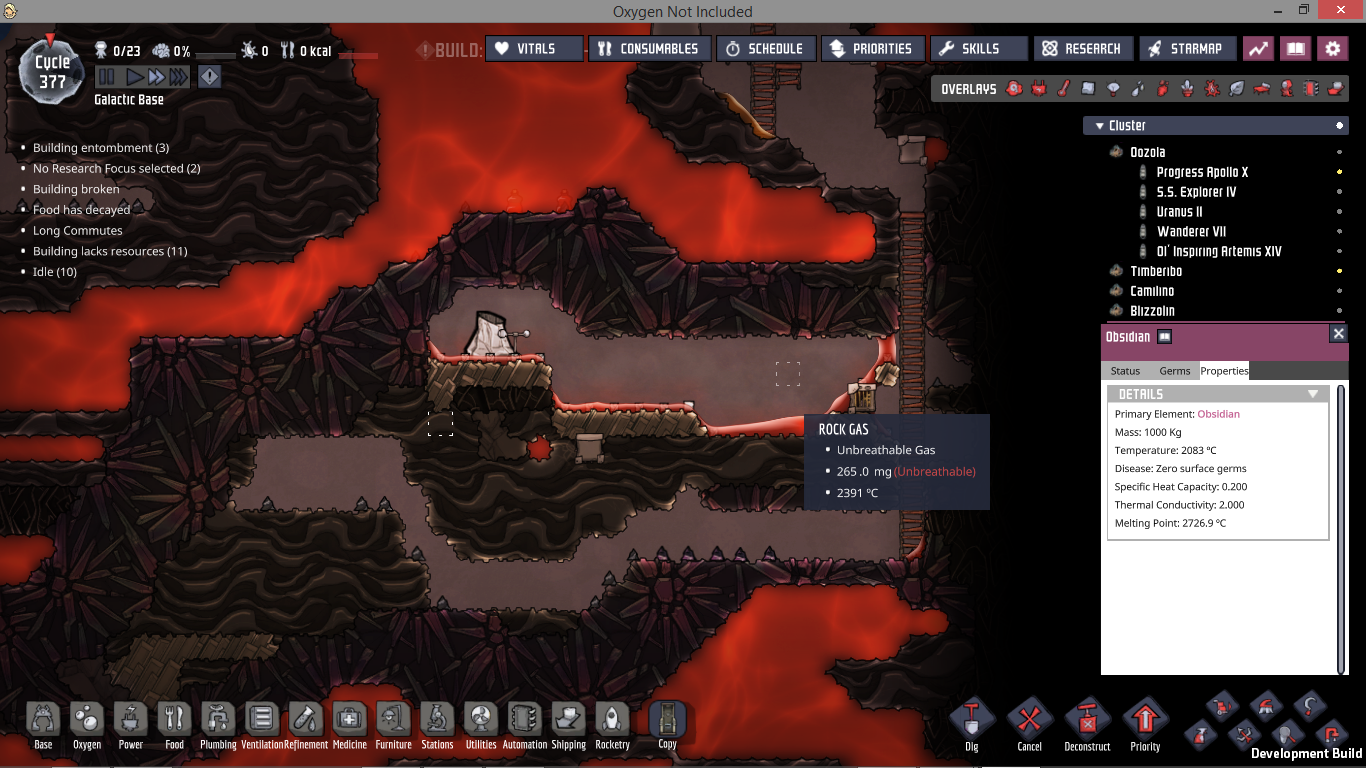This screenshot has height=768, width=1366.
Task: Open the Schedule manager
Action: click(765, 48)
